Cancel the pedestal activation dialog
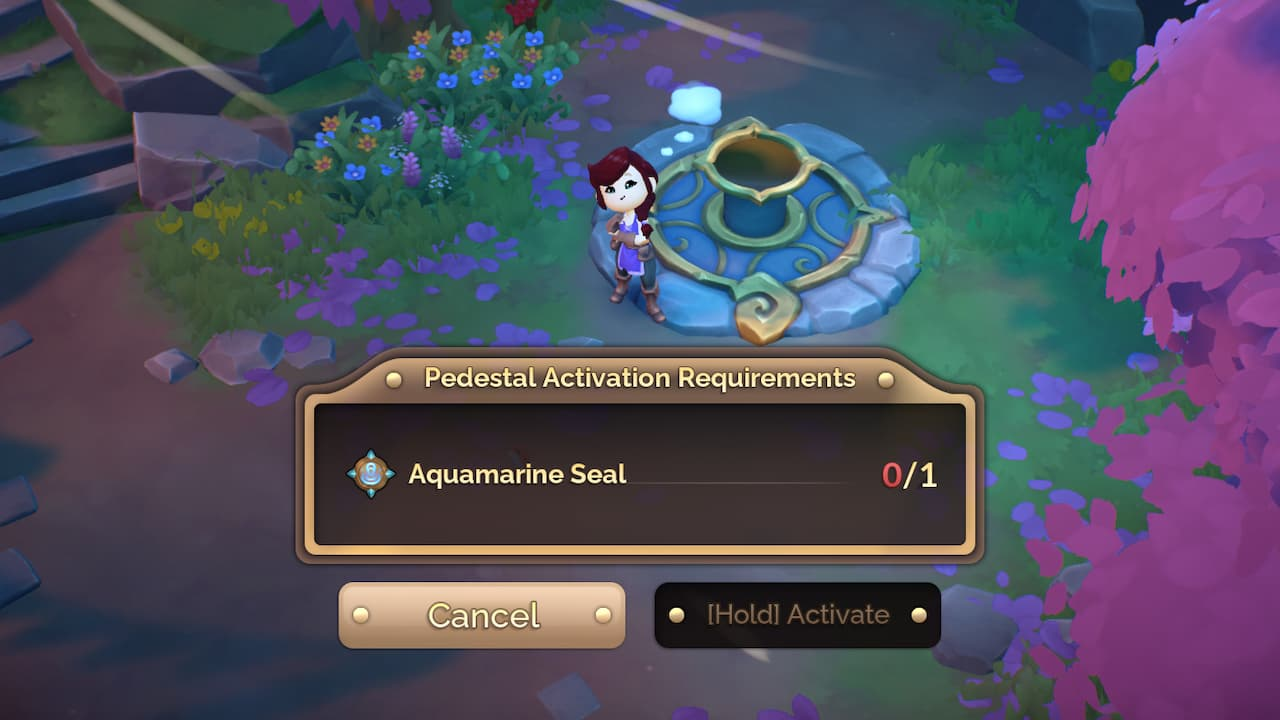 [482, 615]
